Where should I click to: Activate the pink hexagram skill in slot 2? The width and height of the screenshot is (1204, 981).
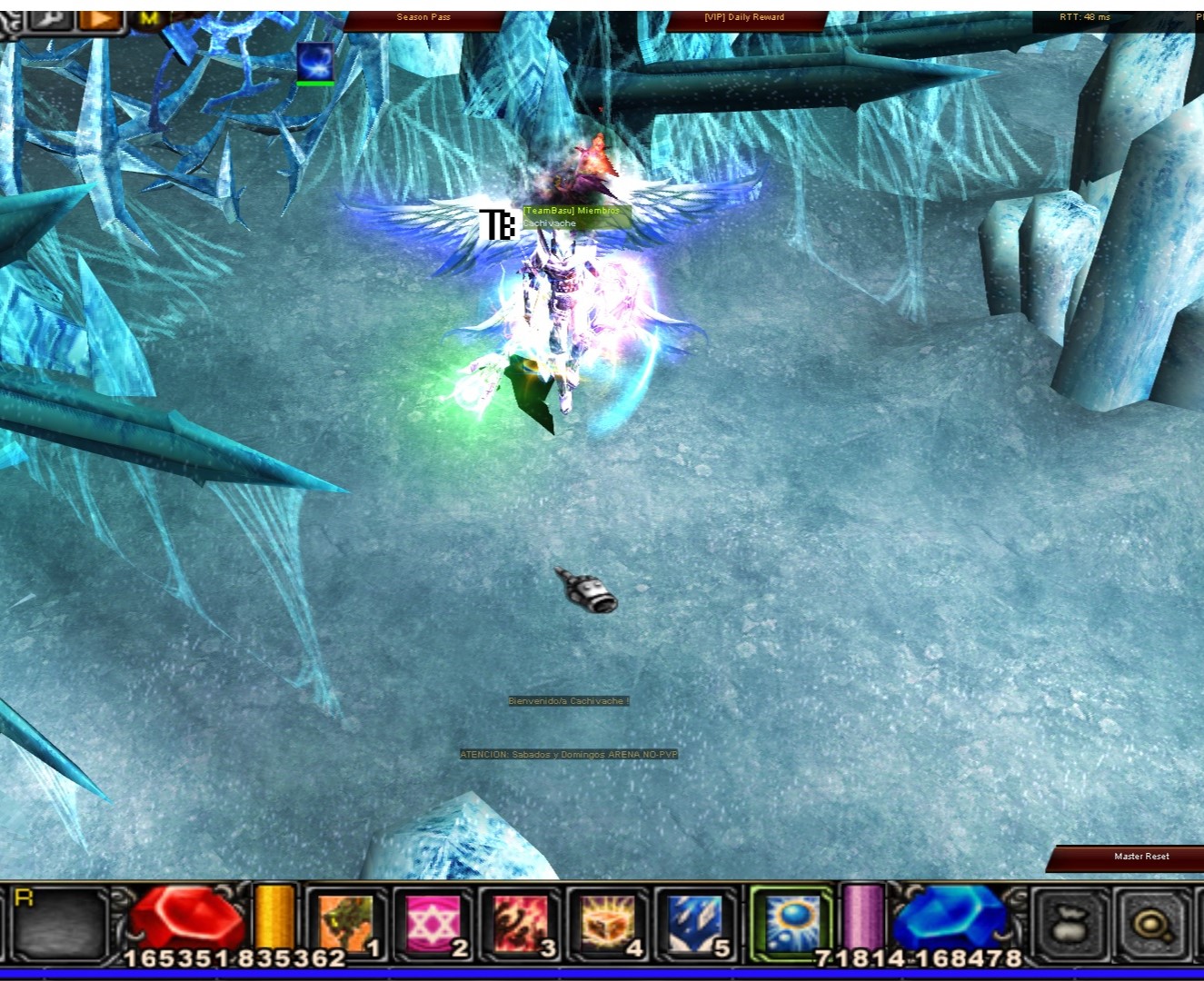pyautogui.click(x=433, y=925)
